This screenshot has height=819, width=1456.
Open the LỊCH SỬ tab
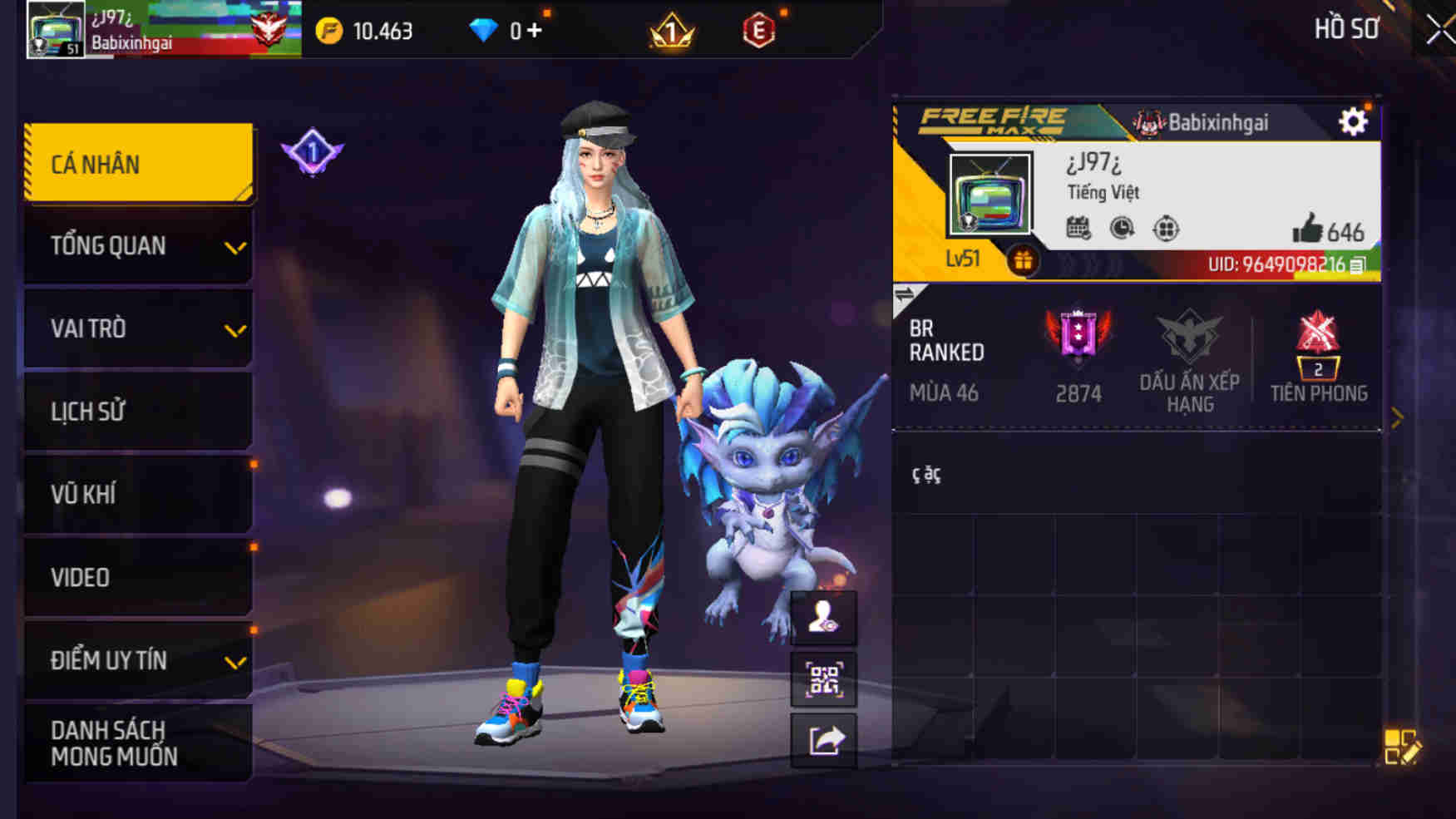coord(138,411)
